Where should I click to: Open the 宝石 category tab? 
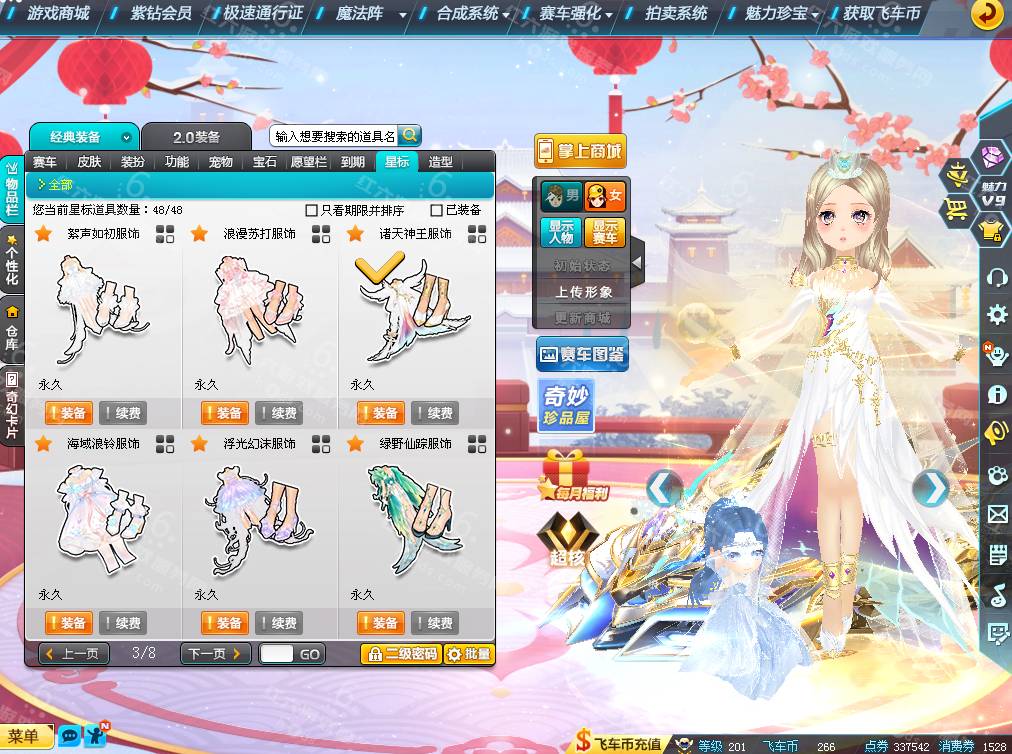pyautogui.click(x=264, y=162)
